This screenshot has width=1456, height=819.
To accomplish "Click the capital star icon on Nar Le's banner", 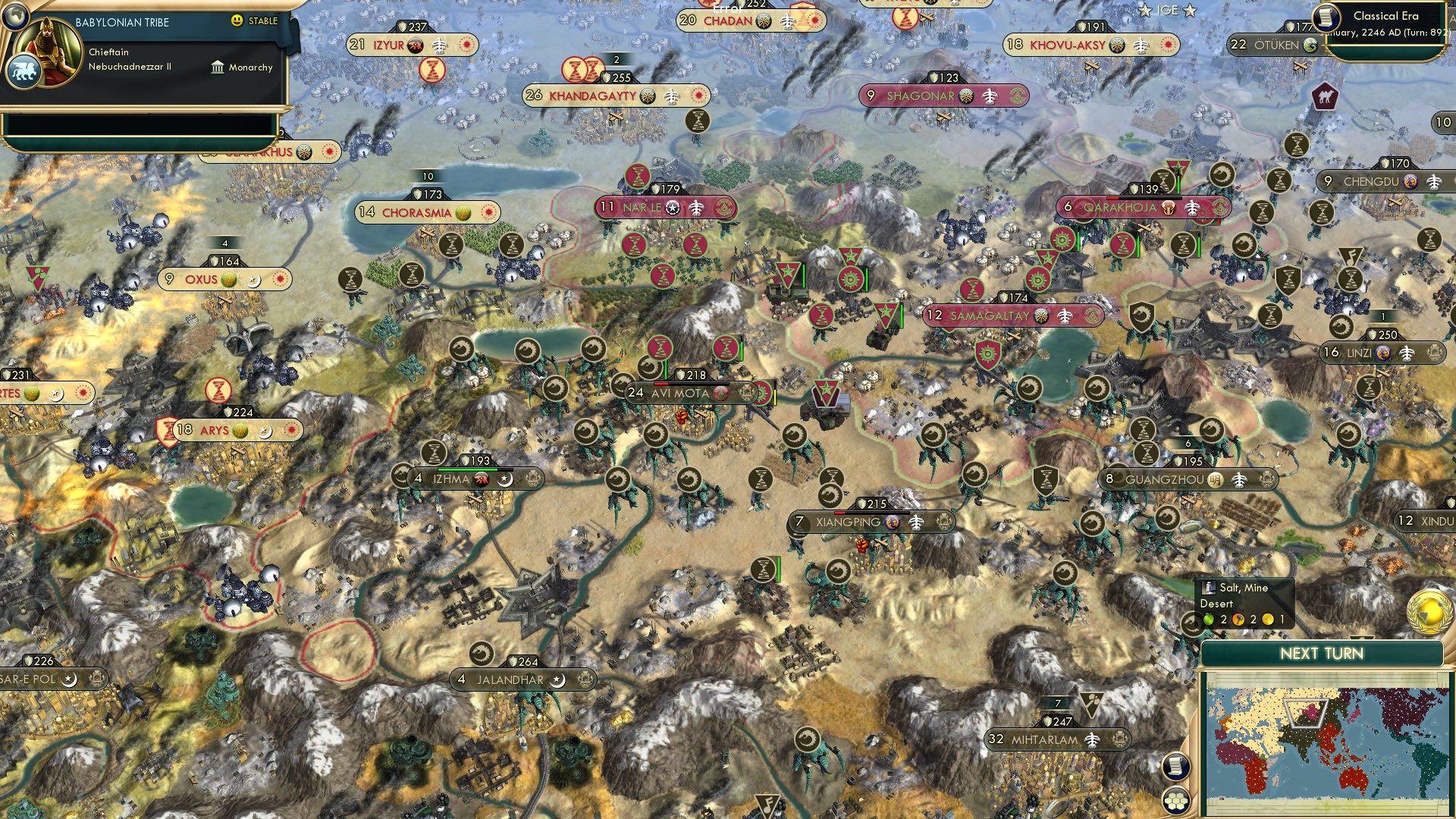I will [671, 207].
